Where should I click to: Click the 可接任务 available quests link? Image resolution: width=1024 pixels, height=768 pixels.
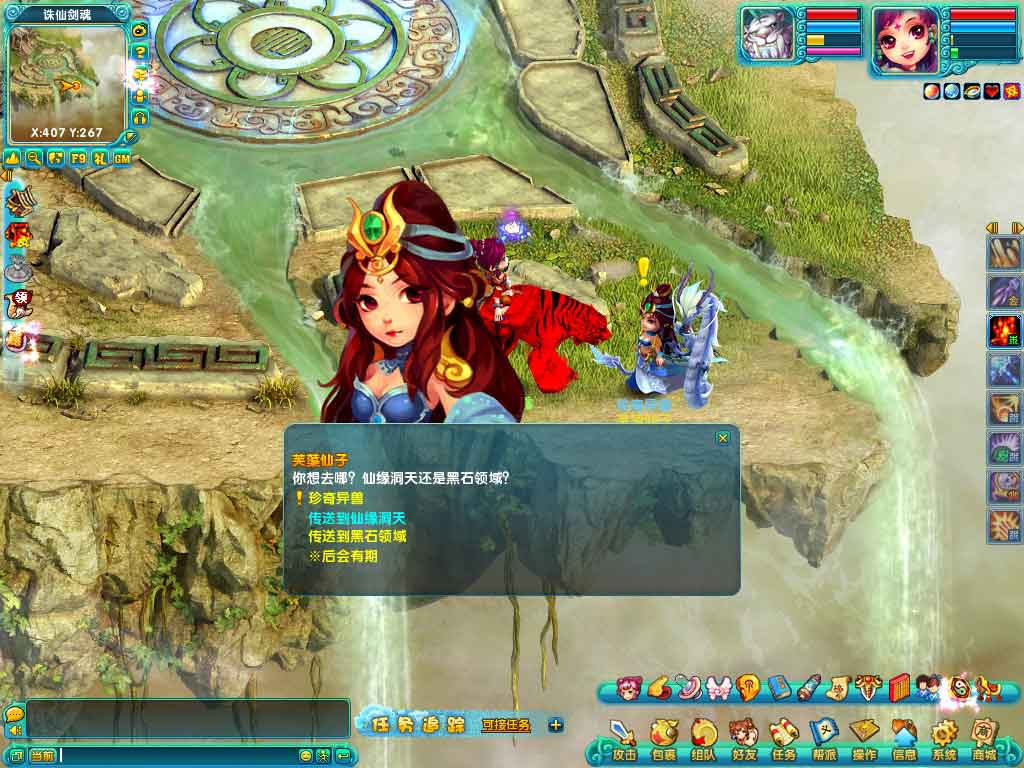pyautogui.click(x=506, y=725)
